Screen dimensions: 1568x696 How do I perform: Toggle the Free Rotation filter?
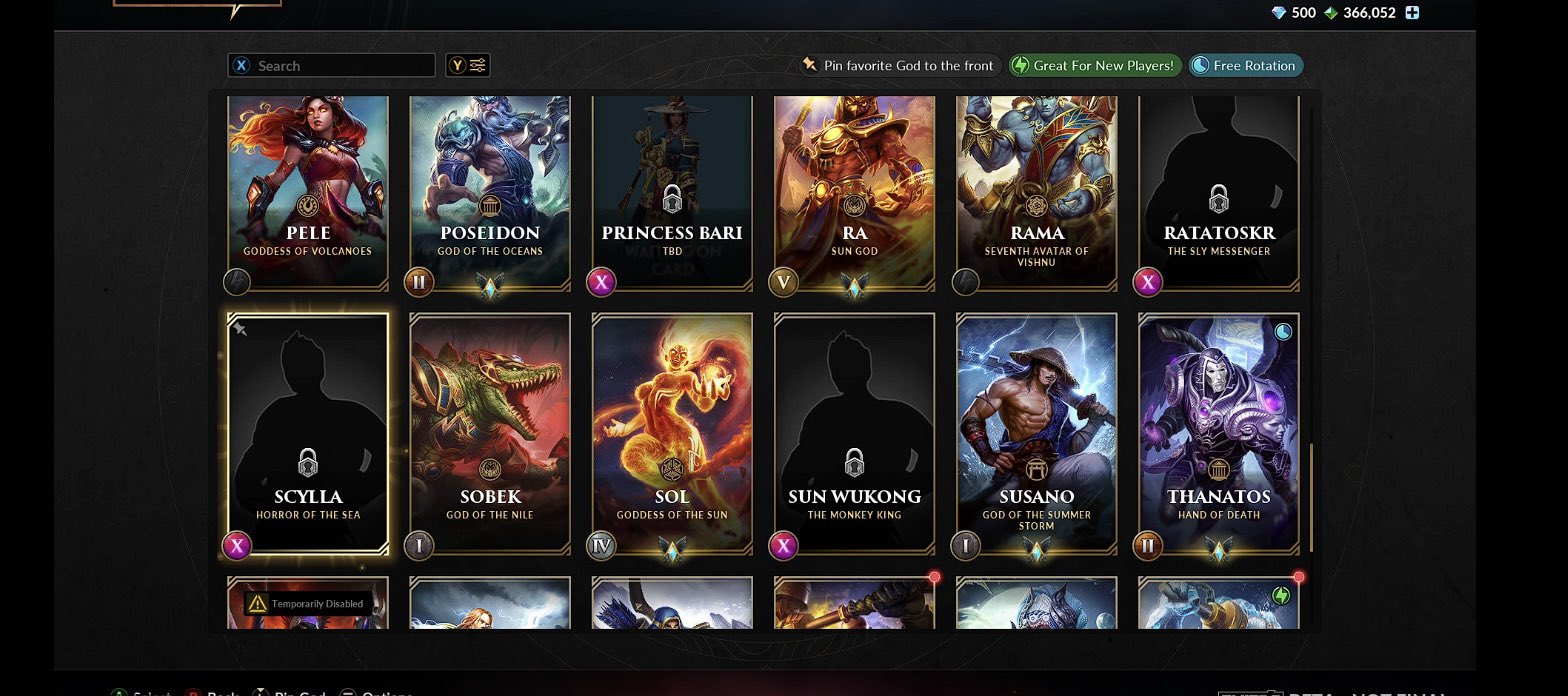tap(1245, 66)
